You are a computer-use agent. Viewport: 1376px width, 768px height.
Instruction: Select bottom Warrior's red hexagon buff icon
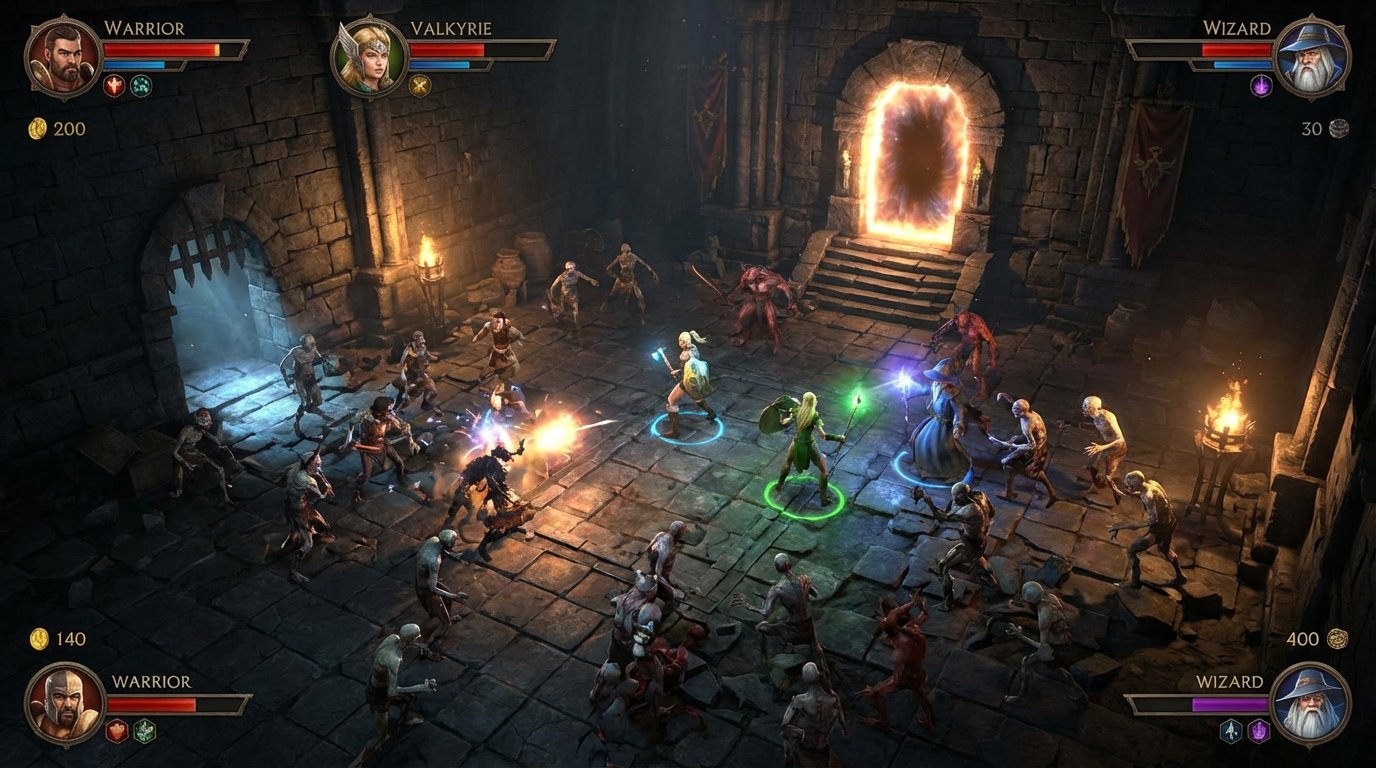117,730
